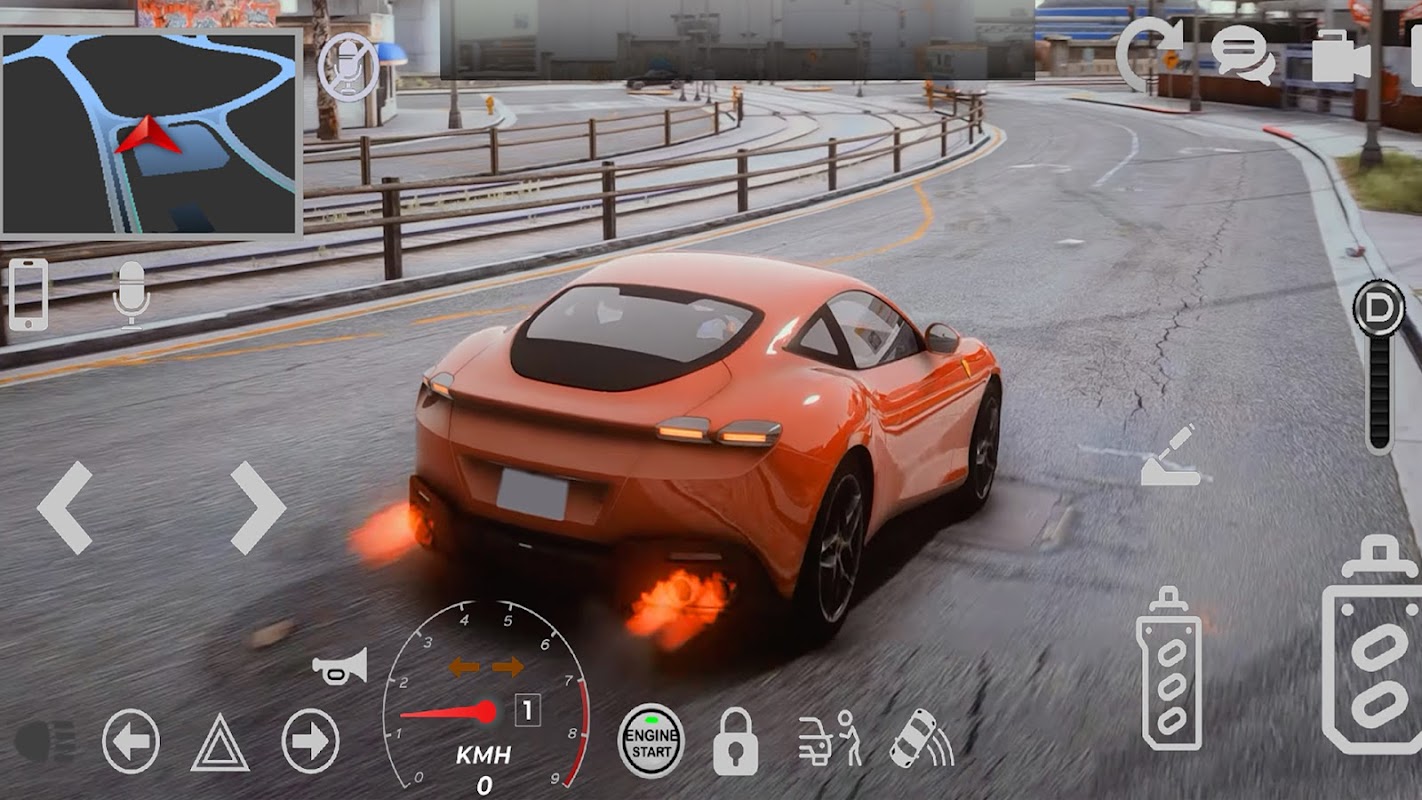
Task: Toggle the headlights icon
Action: click(45, 741)
